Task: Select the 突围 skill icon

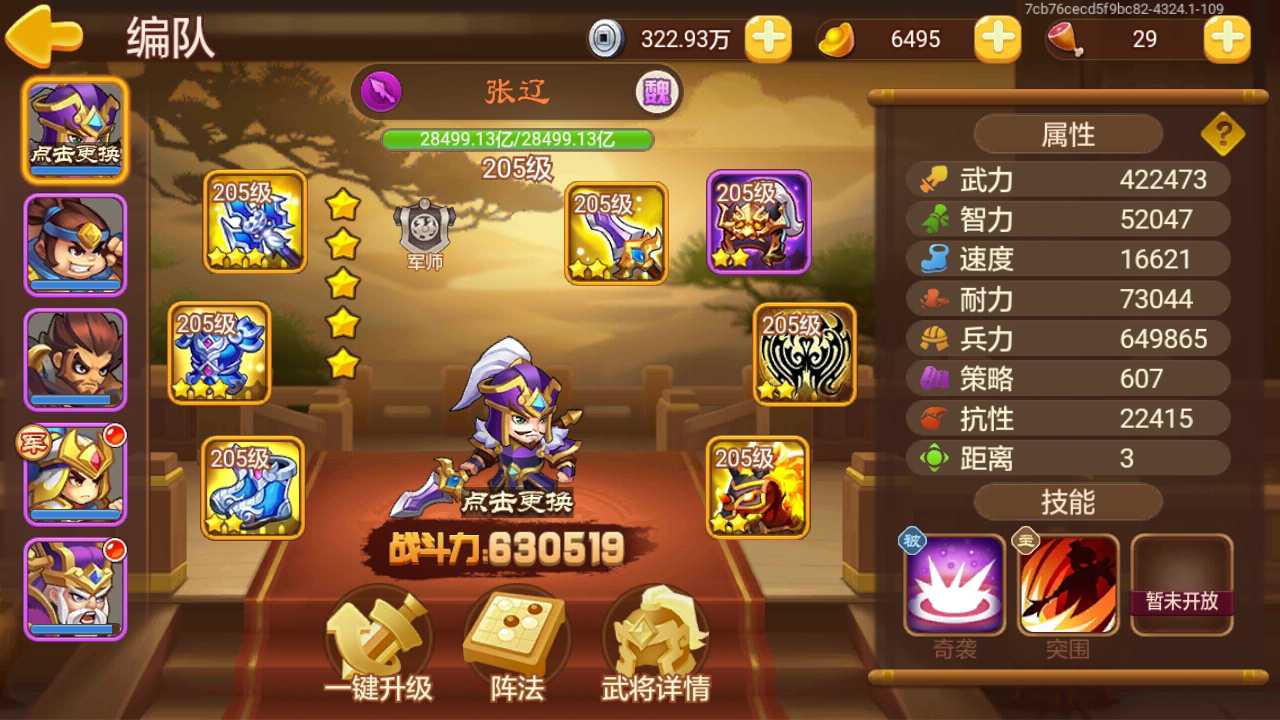Action: point(1068,585)
